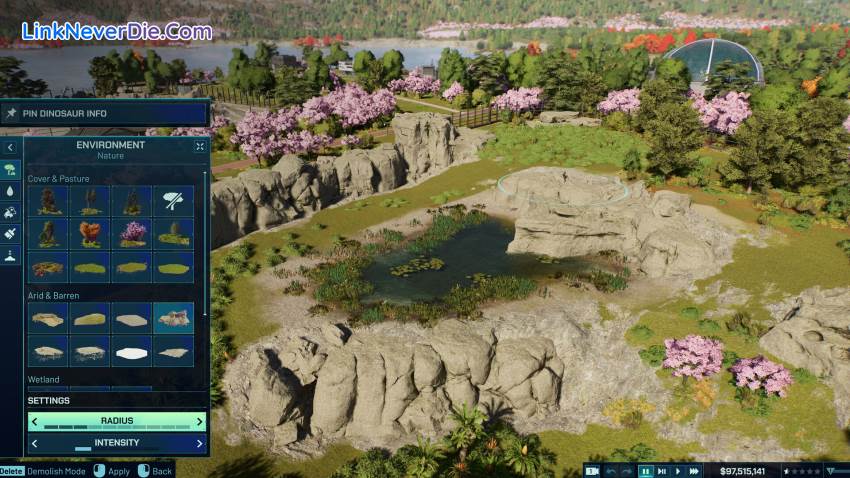The width and height of the screenshot is (850, 478).
Task: Select the highlighted rocky outcrop brush
Action: point(174,317)
